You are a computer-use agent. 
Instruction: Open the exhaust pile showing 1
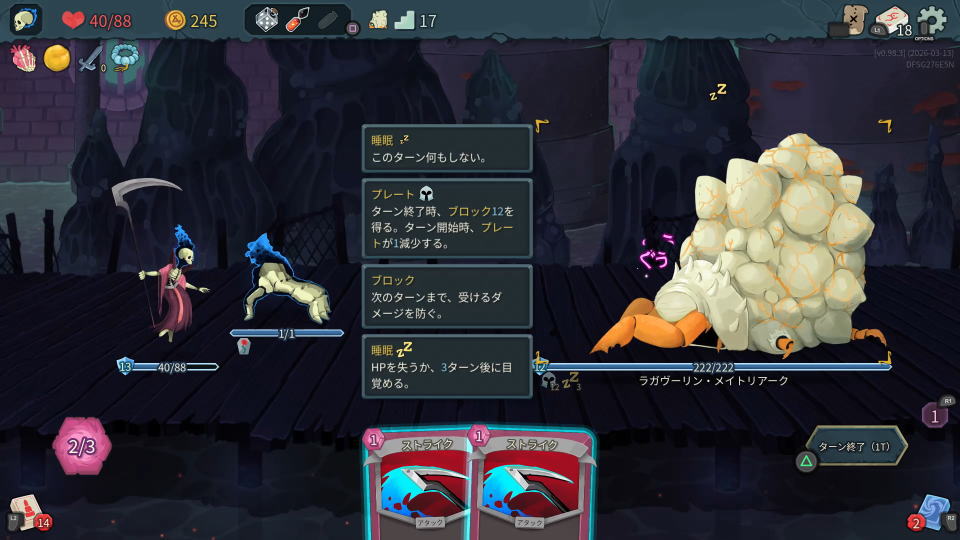coord(934,414)
